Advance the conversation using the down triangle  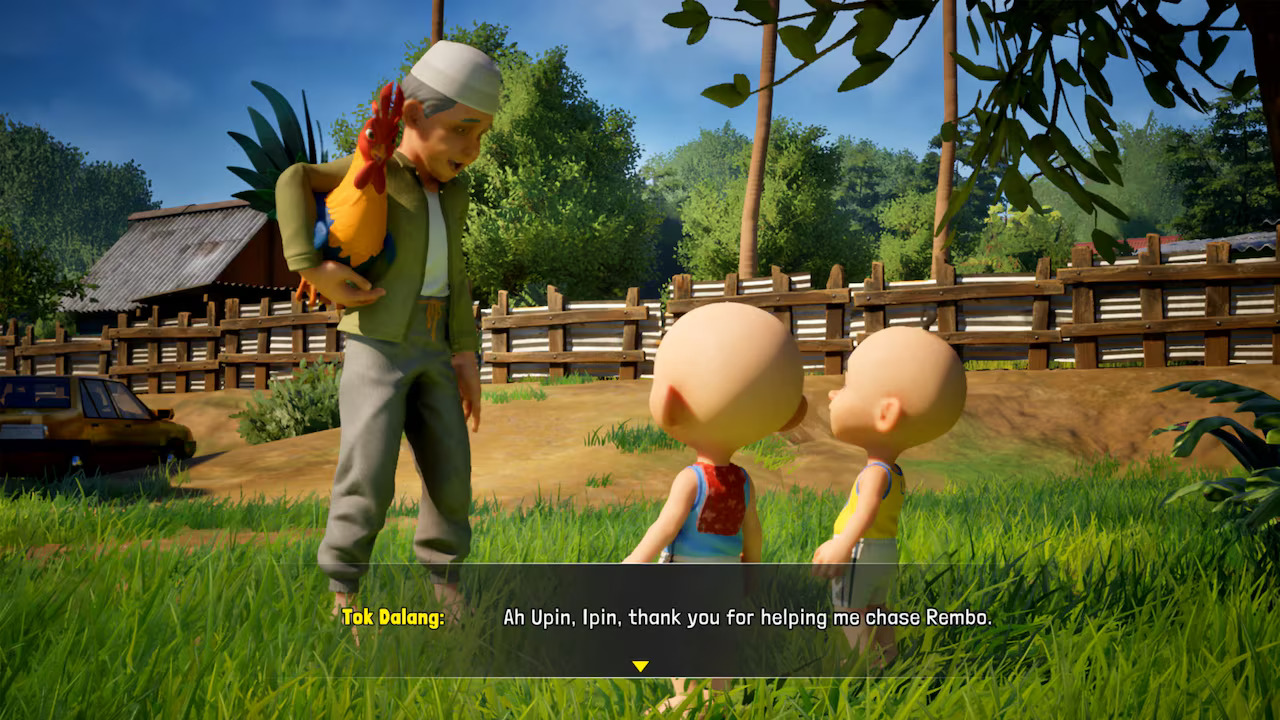coord(640,662)
